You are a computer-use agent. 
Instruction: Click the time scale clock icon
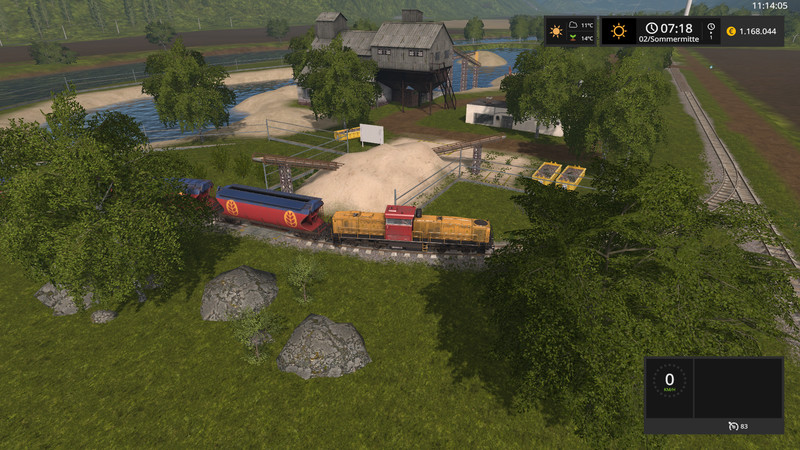pyautogui.click(x=711, y=27)
